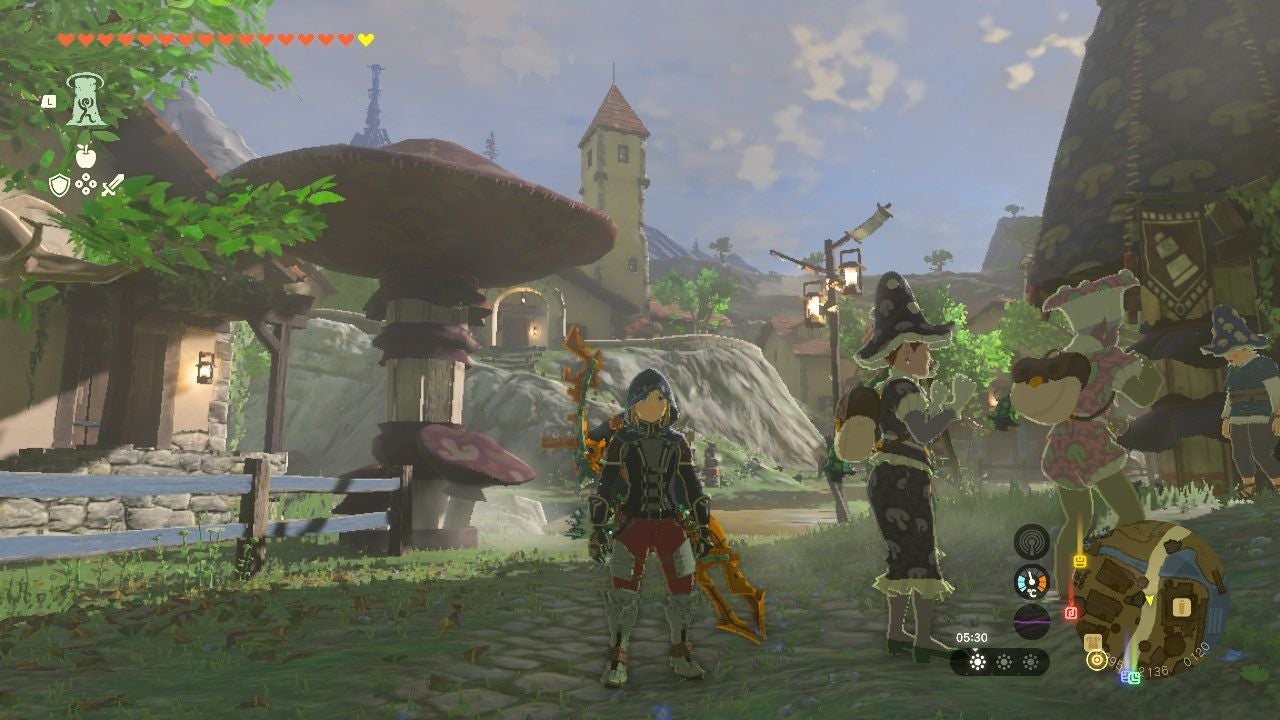This screenshot has height=720, width=1280.
Task: Click the sound detection meter icon
Action: [x=1032, y=542]
